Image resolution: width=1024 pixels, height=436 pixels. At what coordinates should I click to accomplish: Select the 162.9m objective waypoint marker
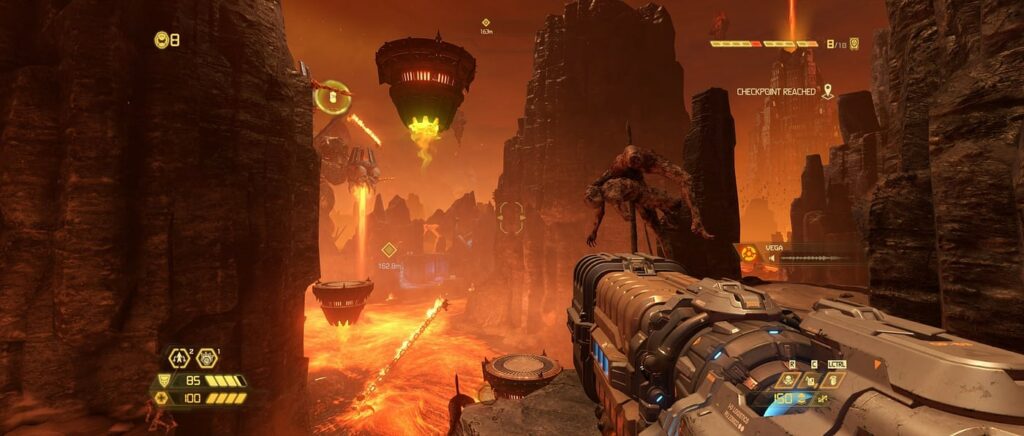pyautogui.click(x=388, y=250)
